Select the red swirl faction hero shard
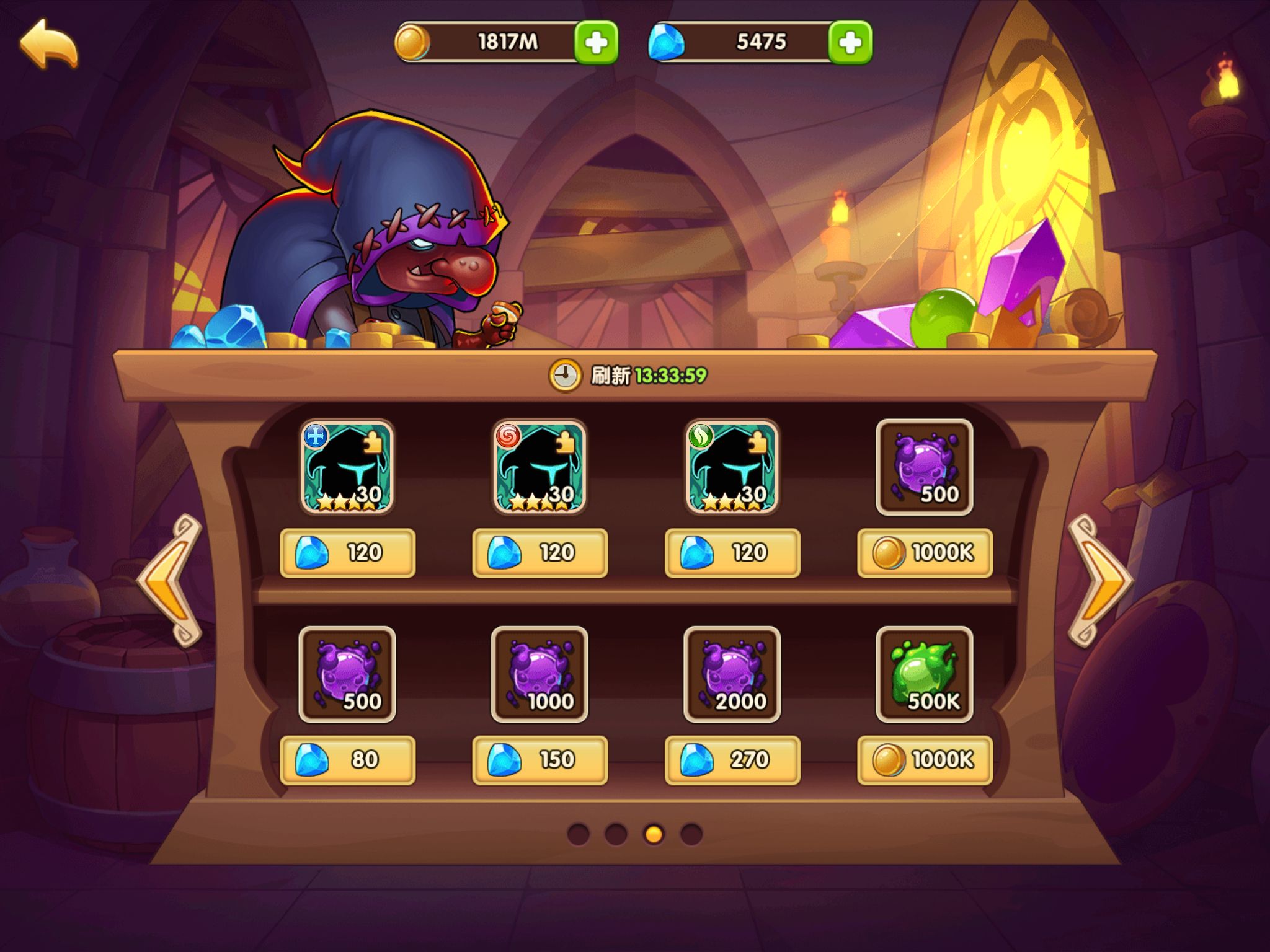 pos(540,467)
